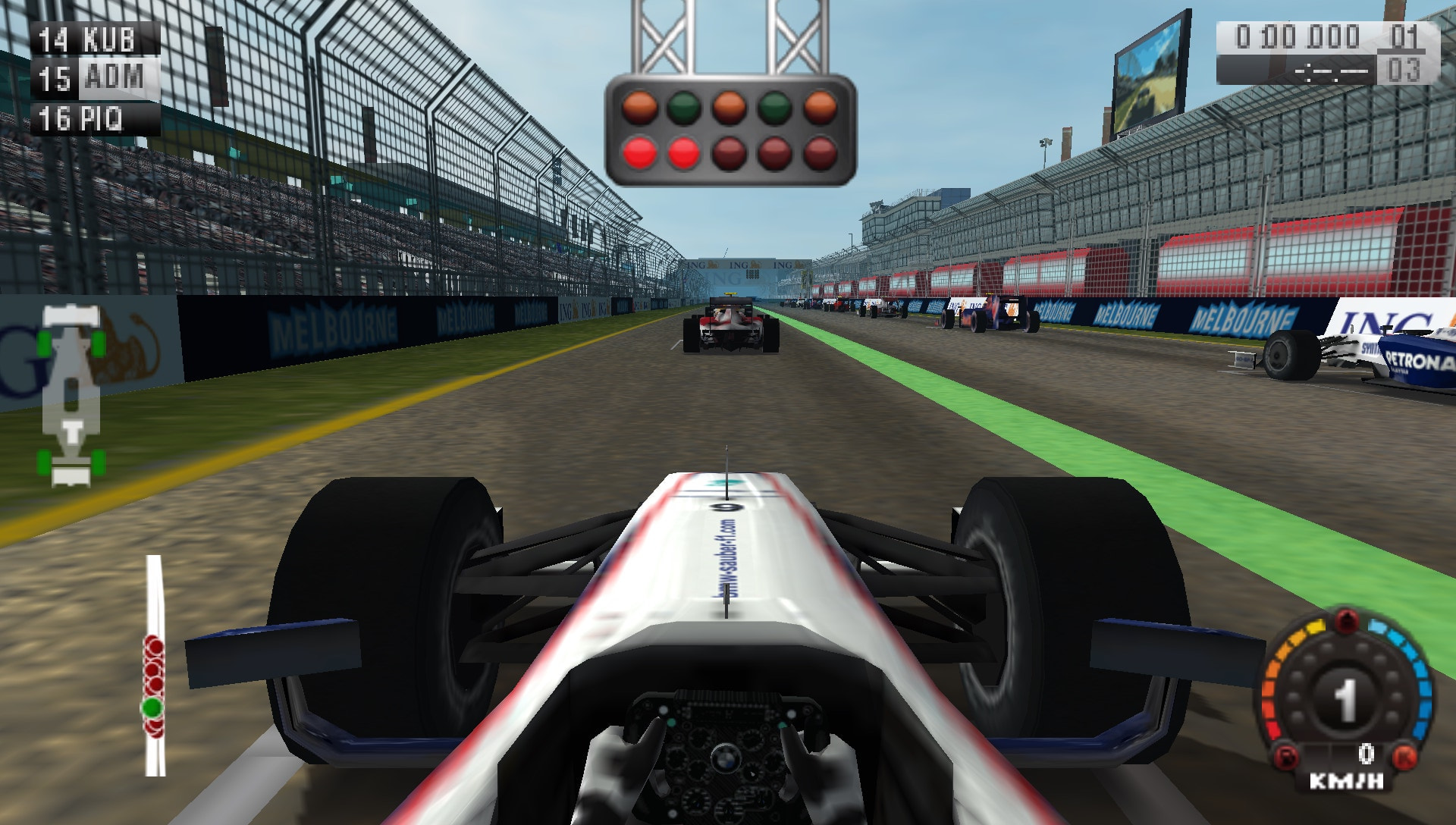Click the red start lights panel
This screenshot has width=1456, height=825.
click(728, 129)
